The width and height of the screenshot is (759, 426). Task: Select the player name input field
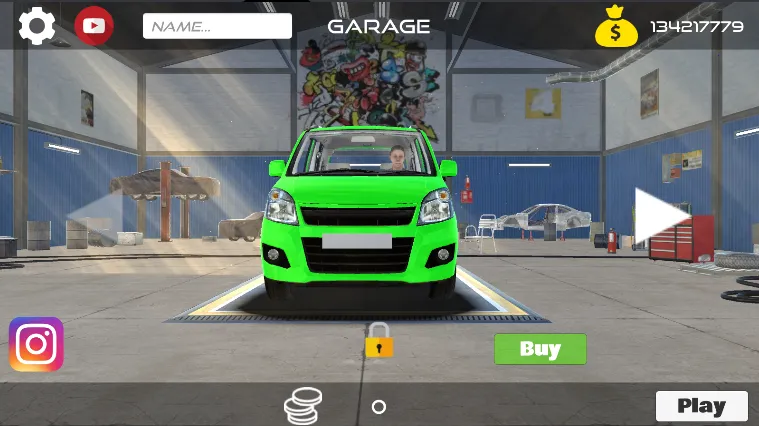(217, 26)
